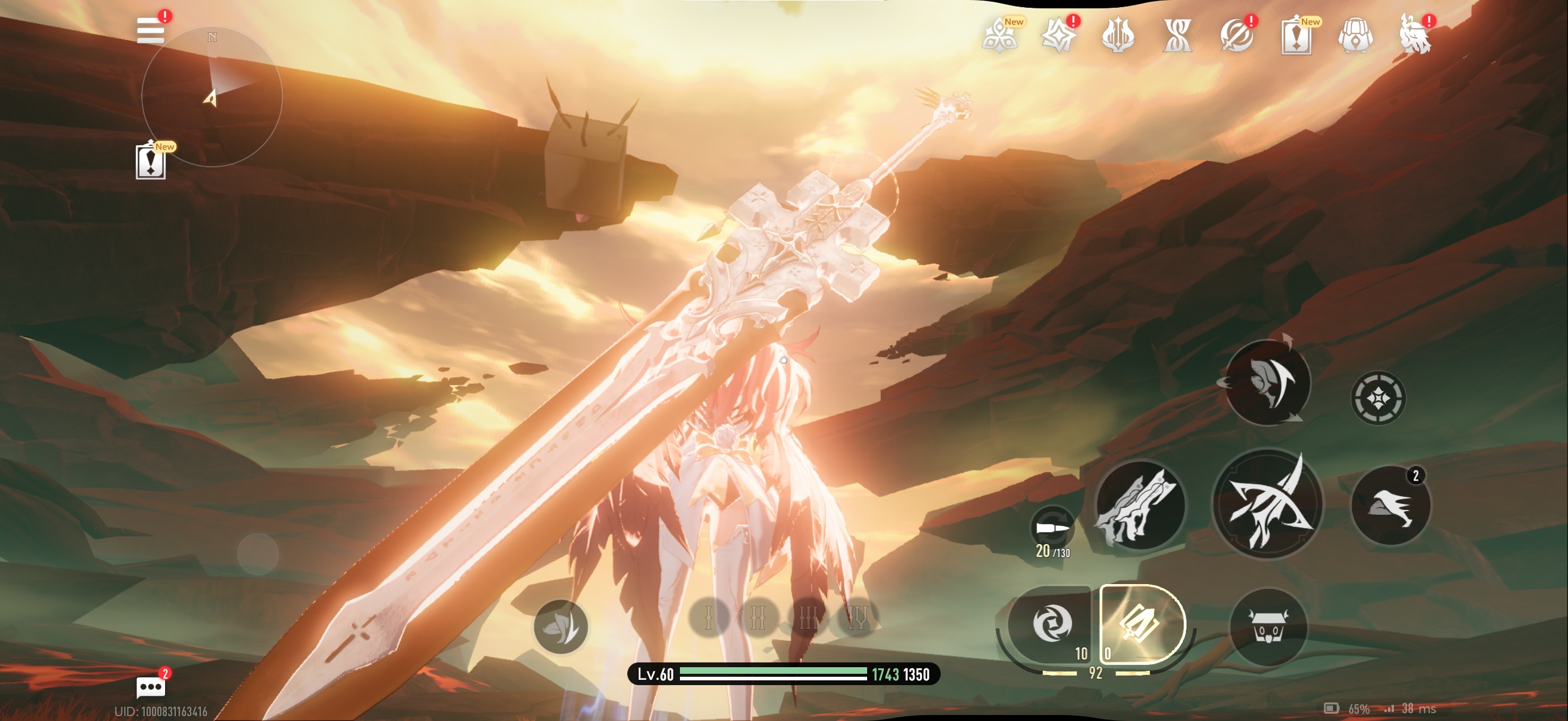Activate the swirl skill showing 10
Screen dimensions: 1568x721
[1051, 624]
